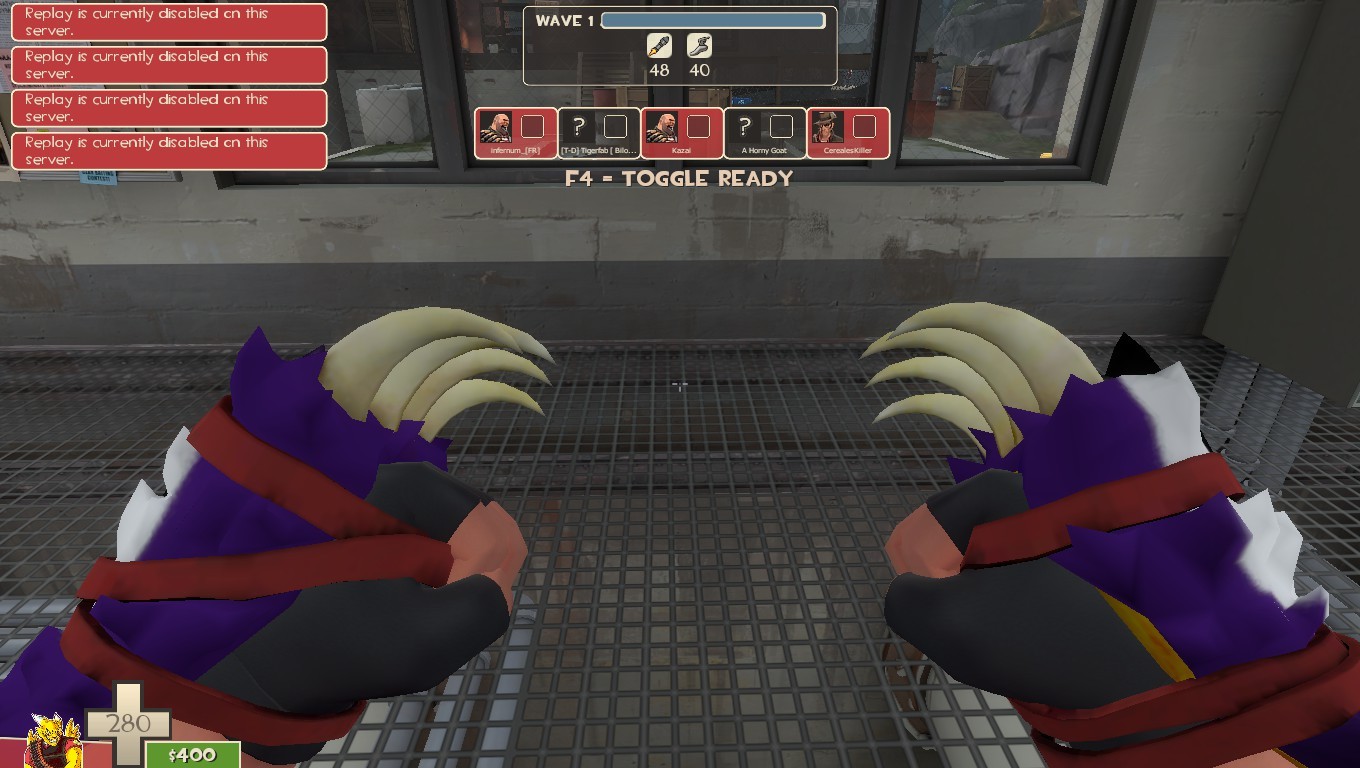Dismiss the top replay disabled notification
The width and height of the screenshot is (1360, 768).
pos(168,22)
